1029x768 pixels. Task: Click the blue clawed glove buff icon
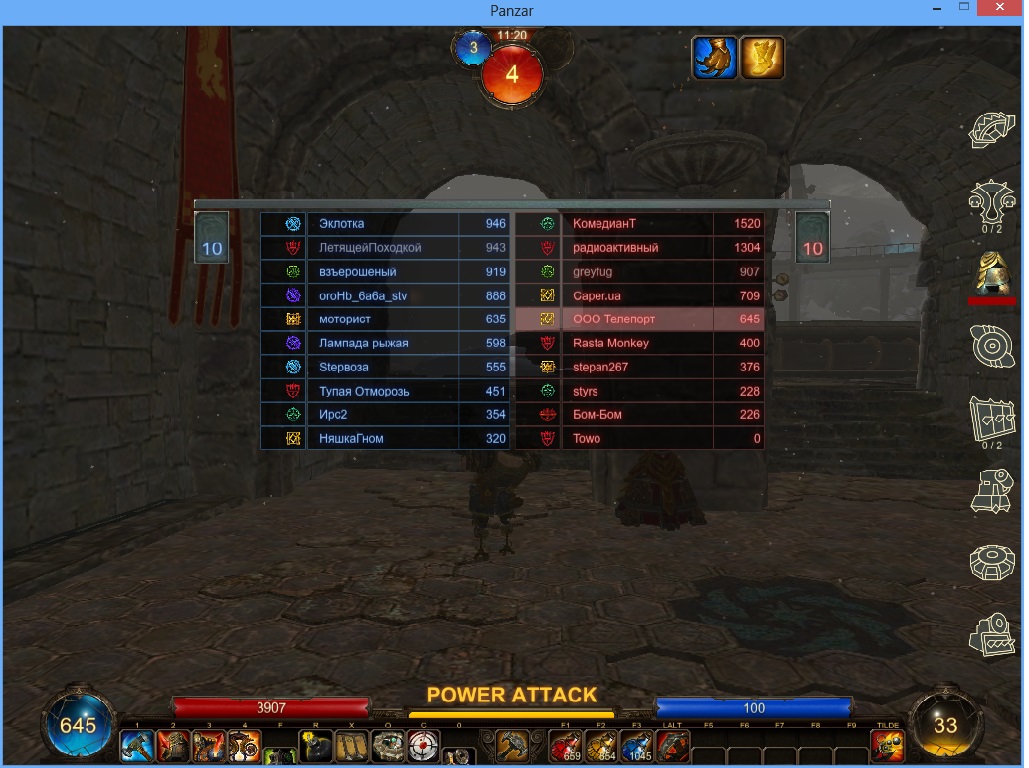714,58
